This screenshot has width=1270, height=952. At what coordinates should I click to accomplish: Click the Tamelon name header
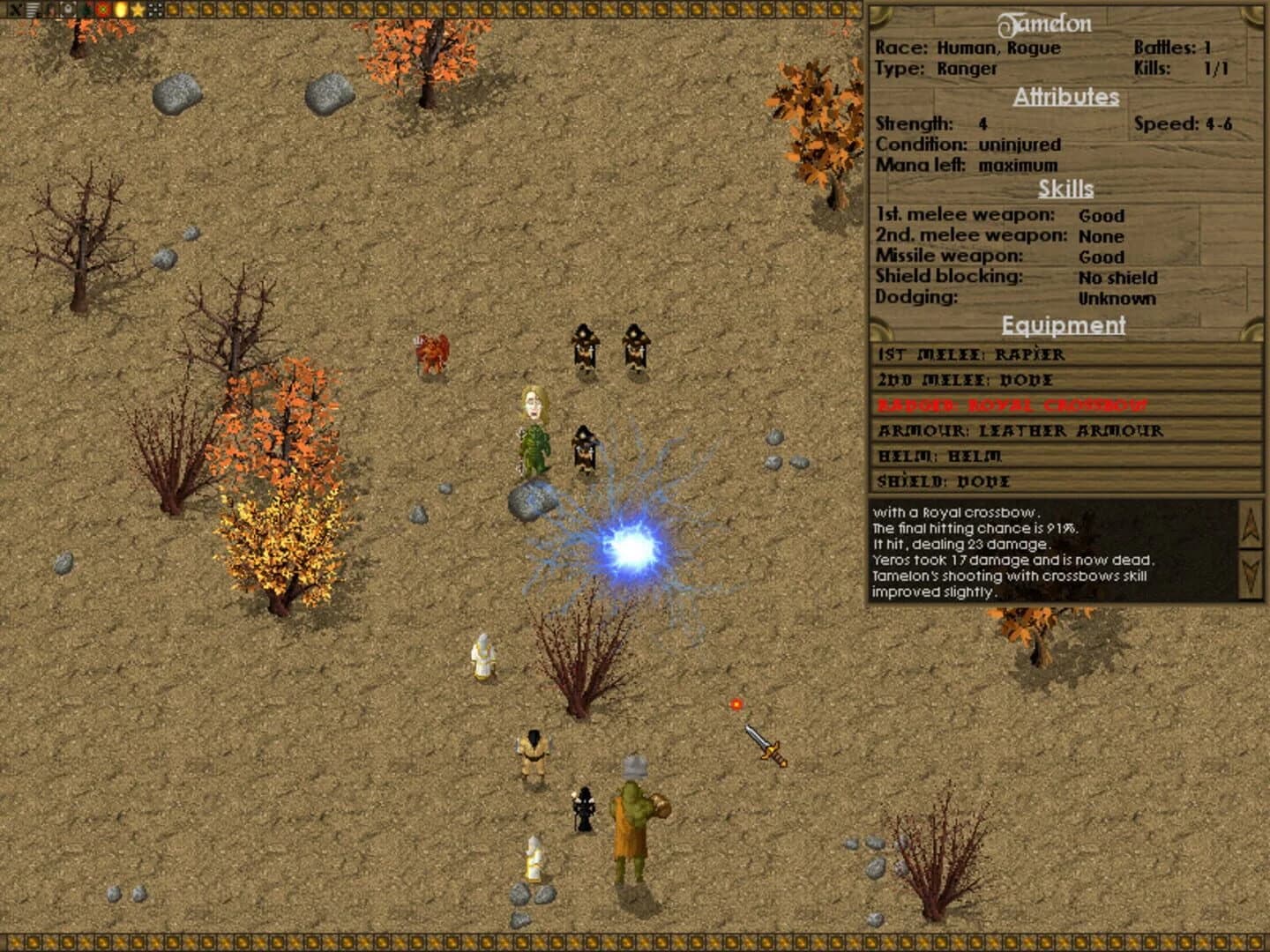point(1064,24)
